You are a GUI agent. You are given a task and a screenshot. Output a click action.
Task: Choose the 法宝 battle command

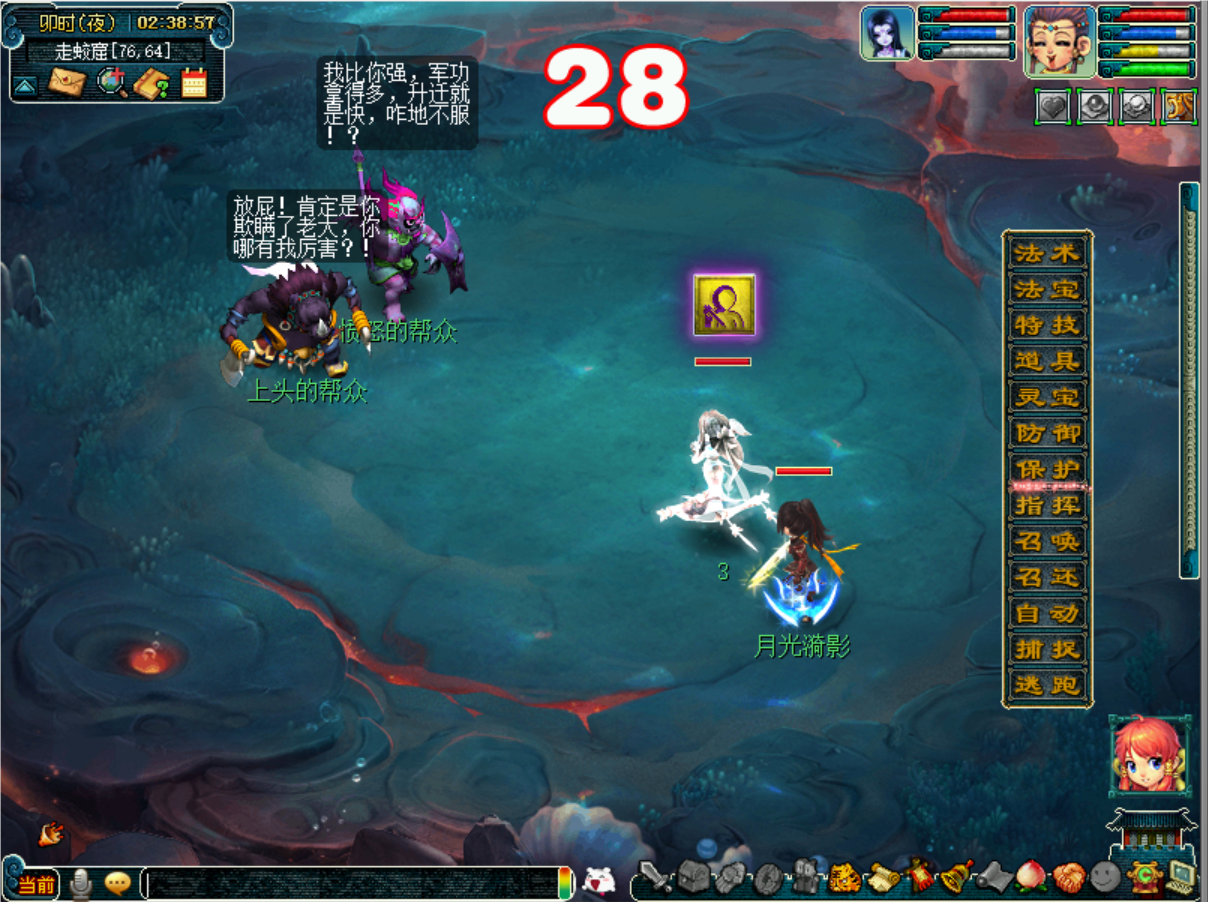[1047, 290]
